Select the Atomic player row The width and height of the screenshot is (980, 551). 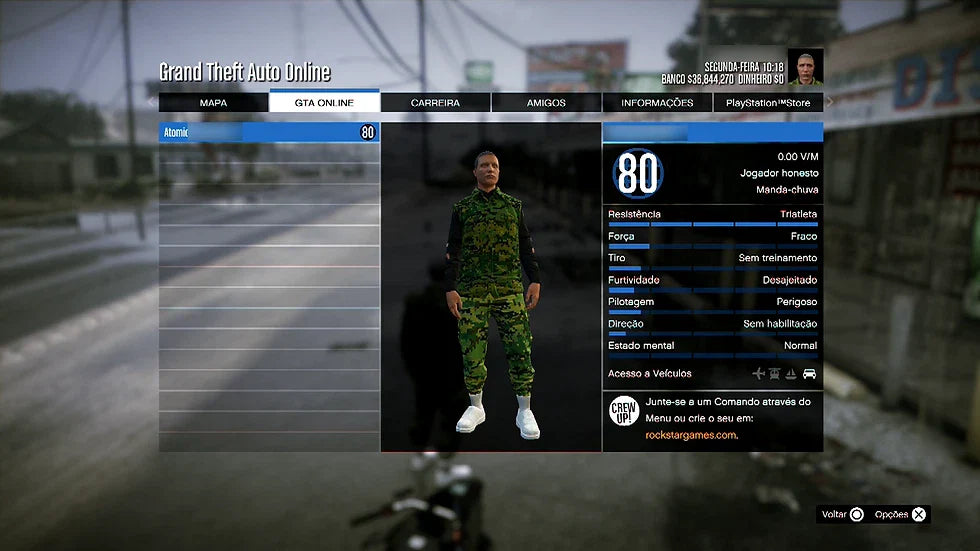click(269, 132)
